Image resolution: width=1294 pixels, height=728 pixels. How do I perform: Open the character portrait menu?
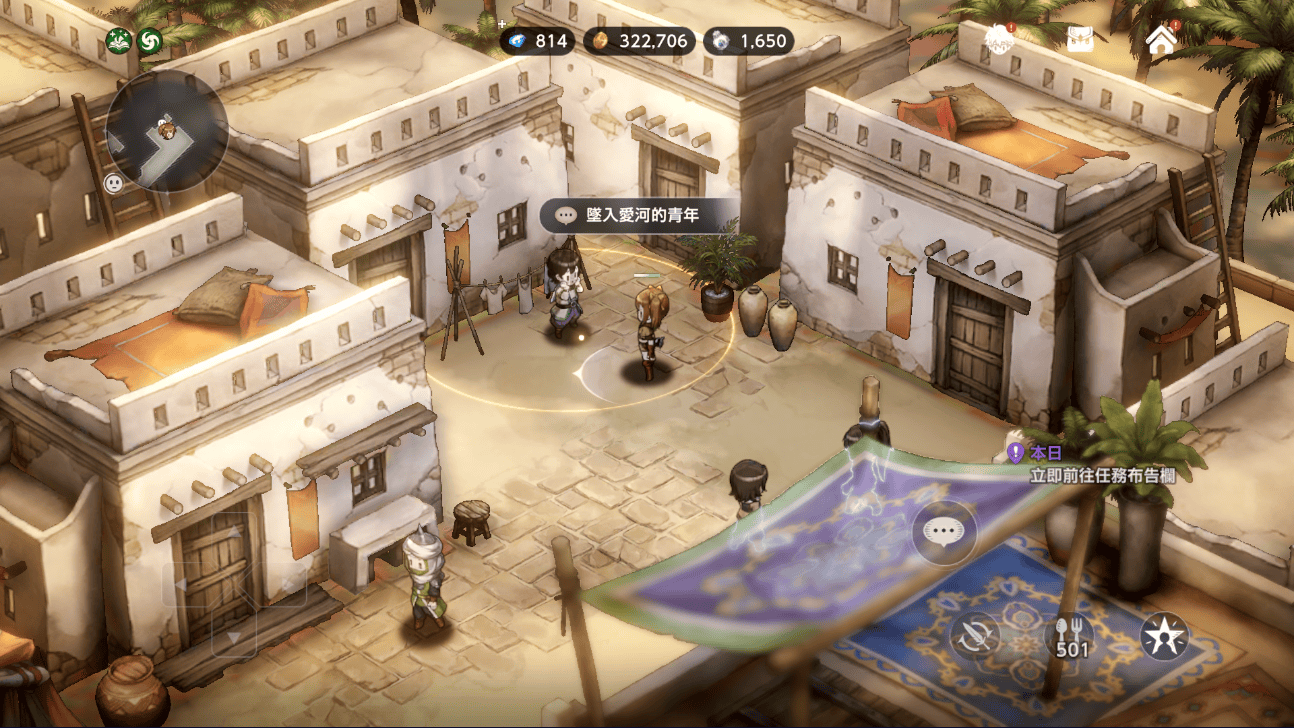pyautogui.click(x=998, y=40)
